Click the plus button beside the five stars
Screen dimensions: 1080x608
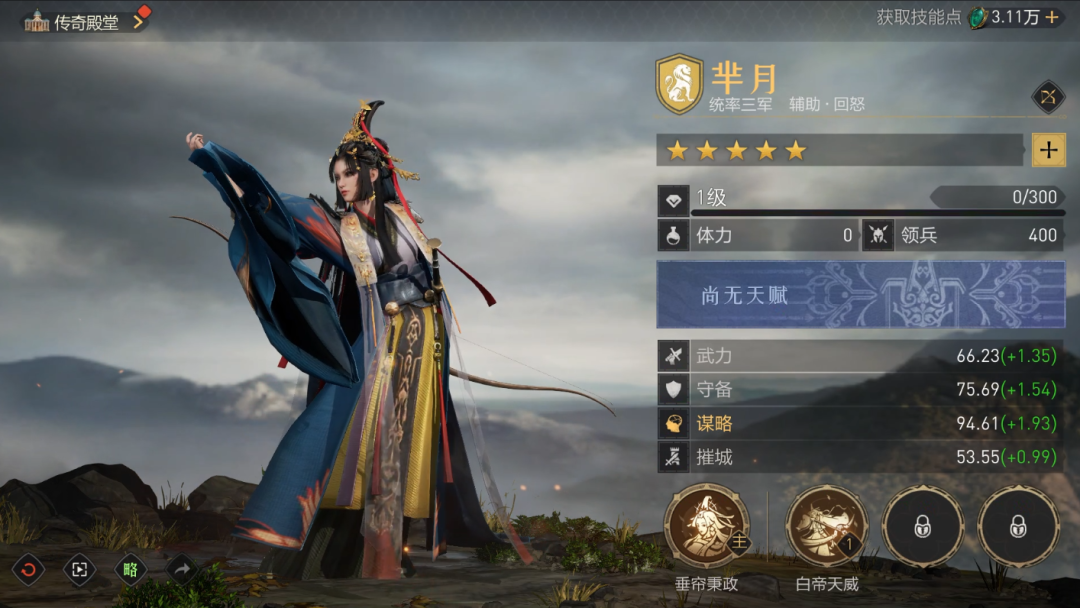[x=1048, y=150]
